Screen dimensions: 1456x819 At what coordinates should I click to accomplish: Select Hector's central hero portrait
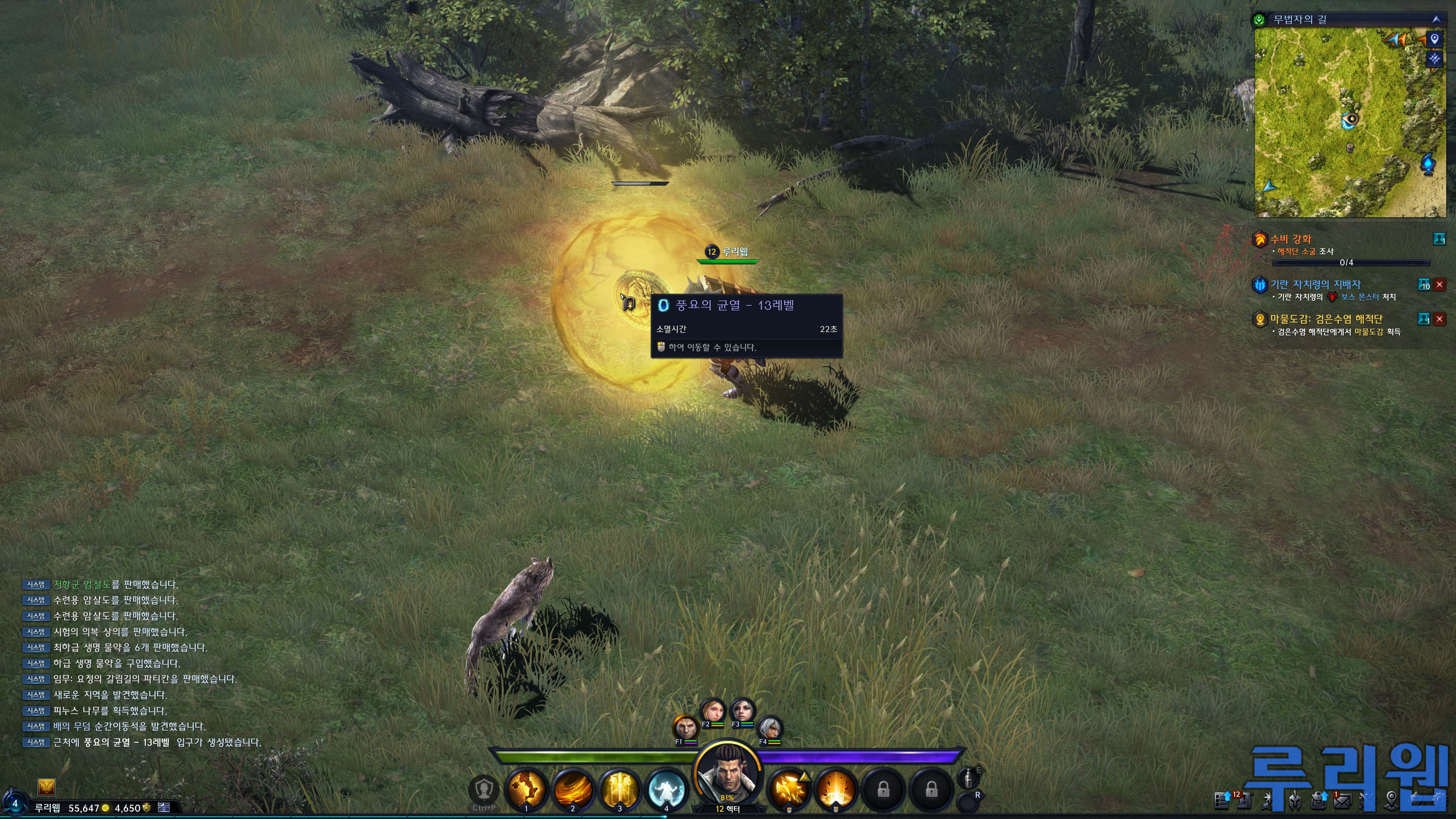(728, 774)
